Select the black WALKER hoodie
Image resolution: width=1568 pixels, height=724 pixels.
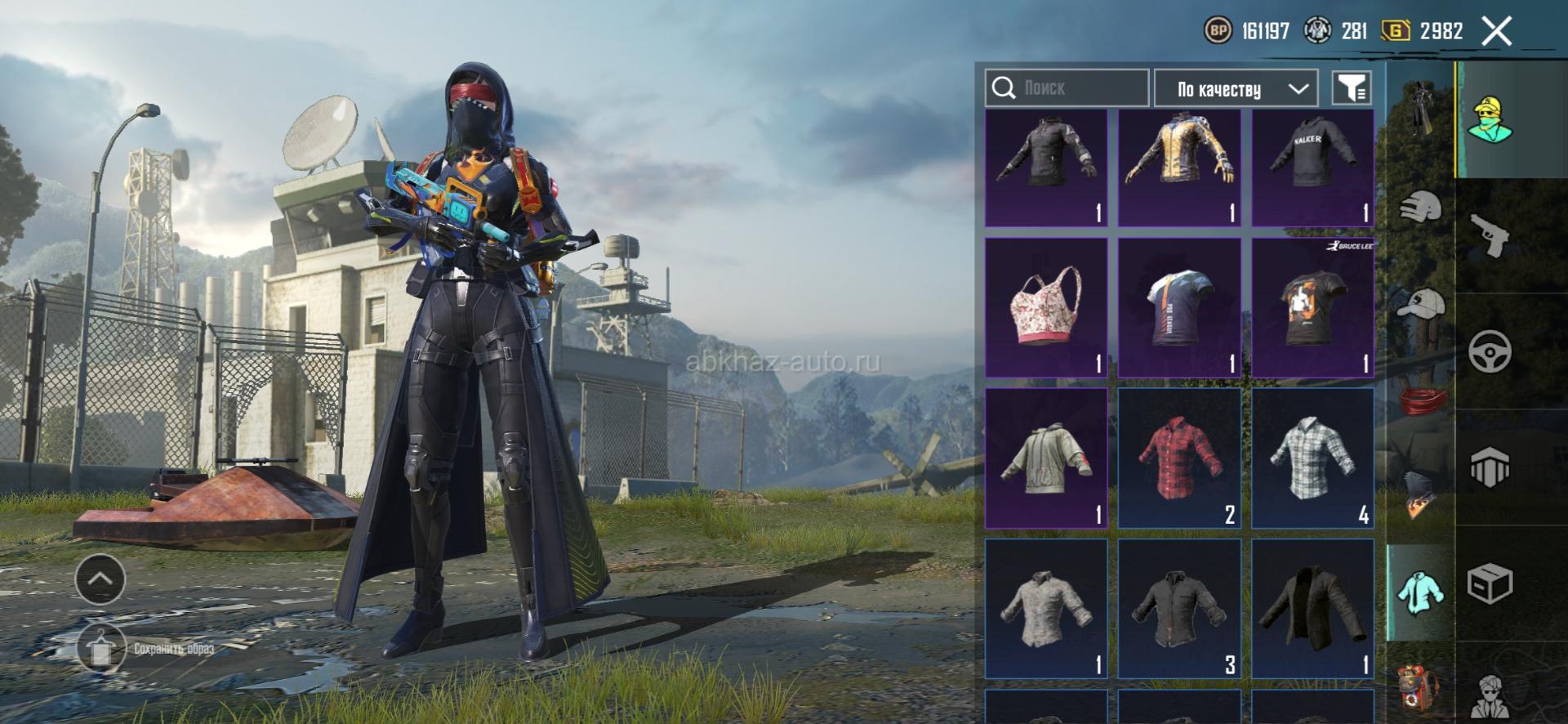coord(1312,168)
